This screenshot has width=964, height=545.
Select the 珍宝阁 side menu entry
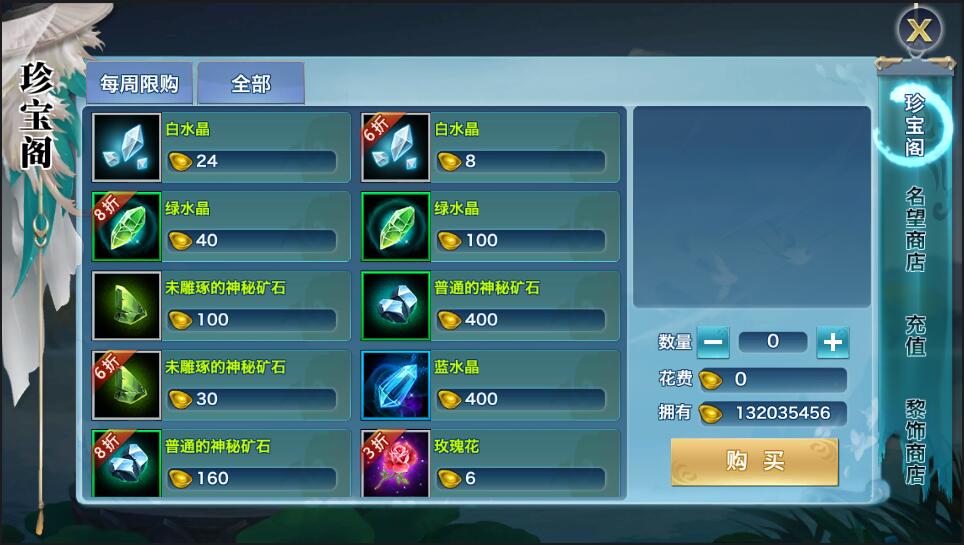[x=914, y=125]
